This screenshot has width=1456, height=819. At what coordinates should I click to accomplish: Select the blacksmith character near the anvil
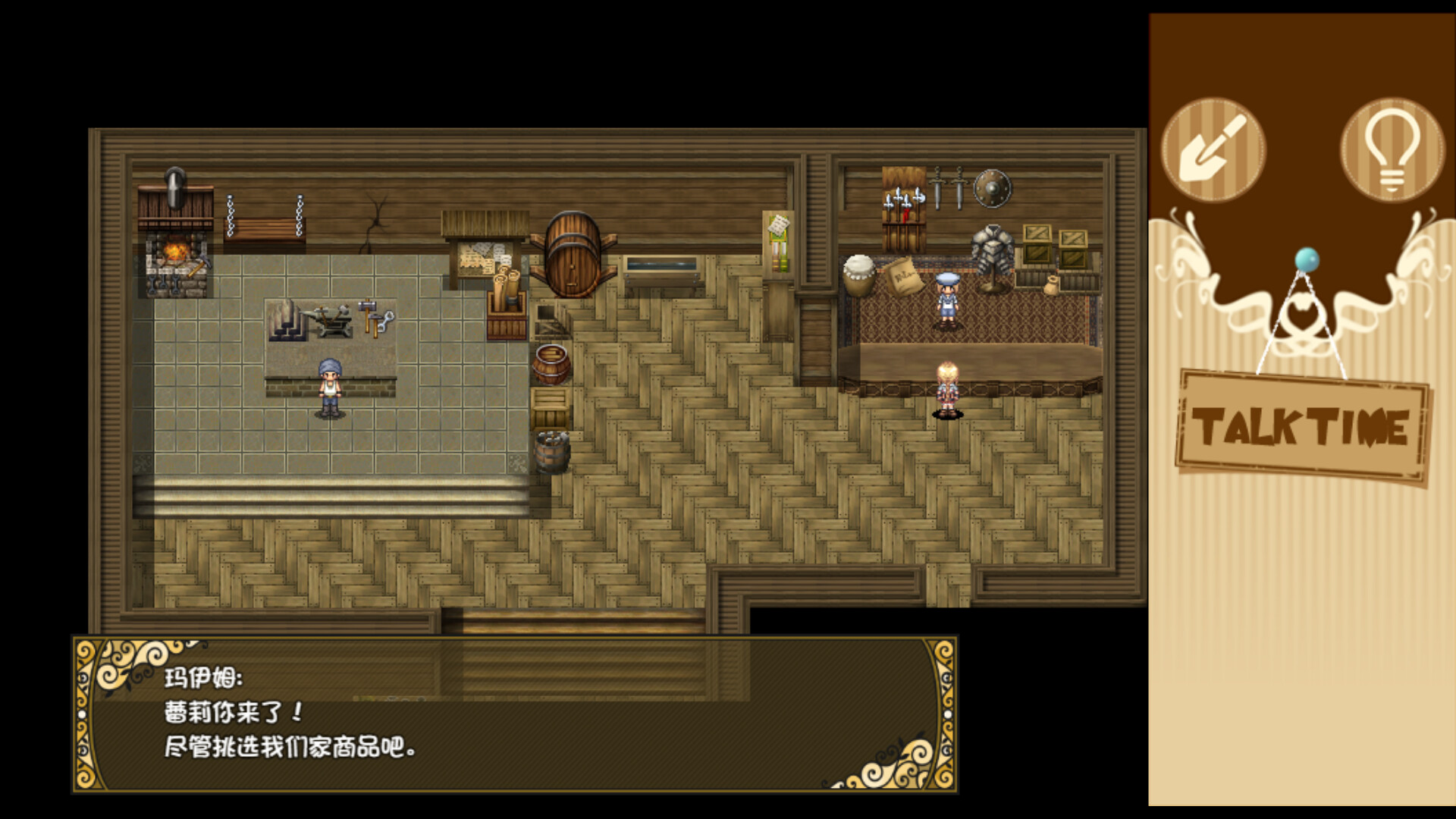pos(331,387)
